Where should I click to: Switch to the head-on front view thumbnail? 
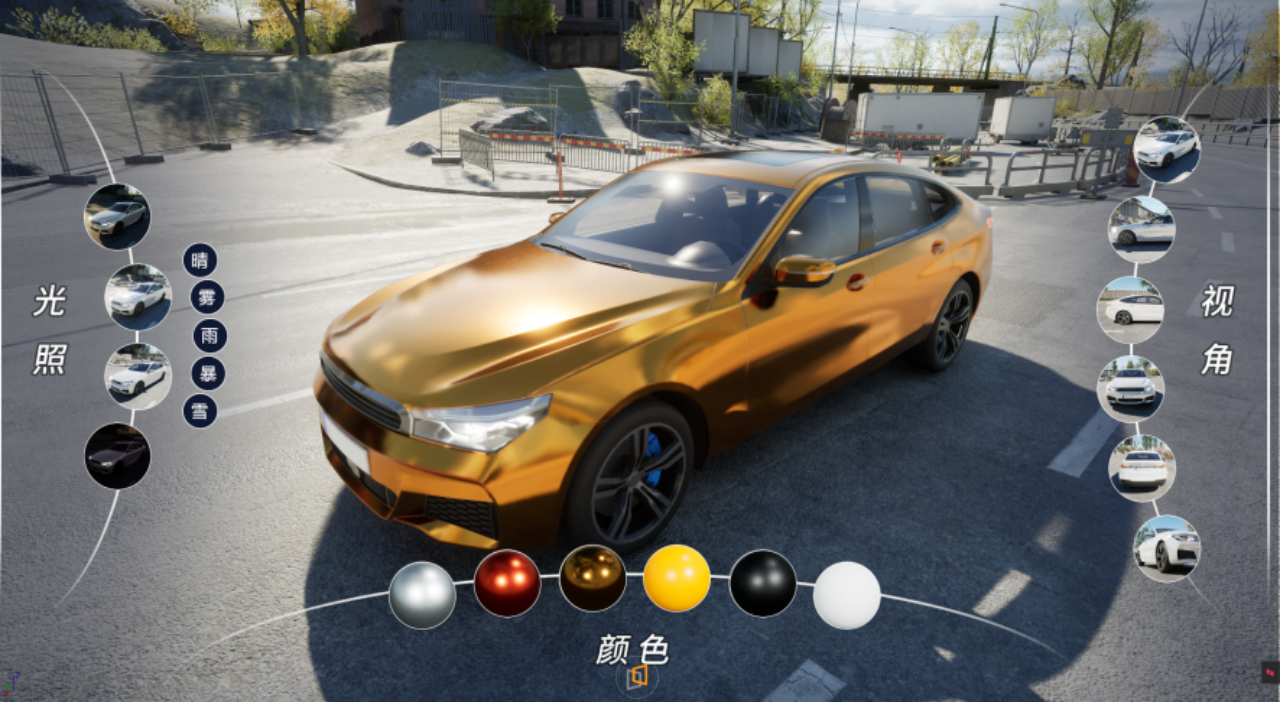1131,387
